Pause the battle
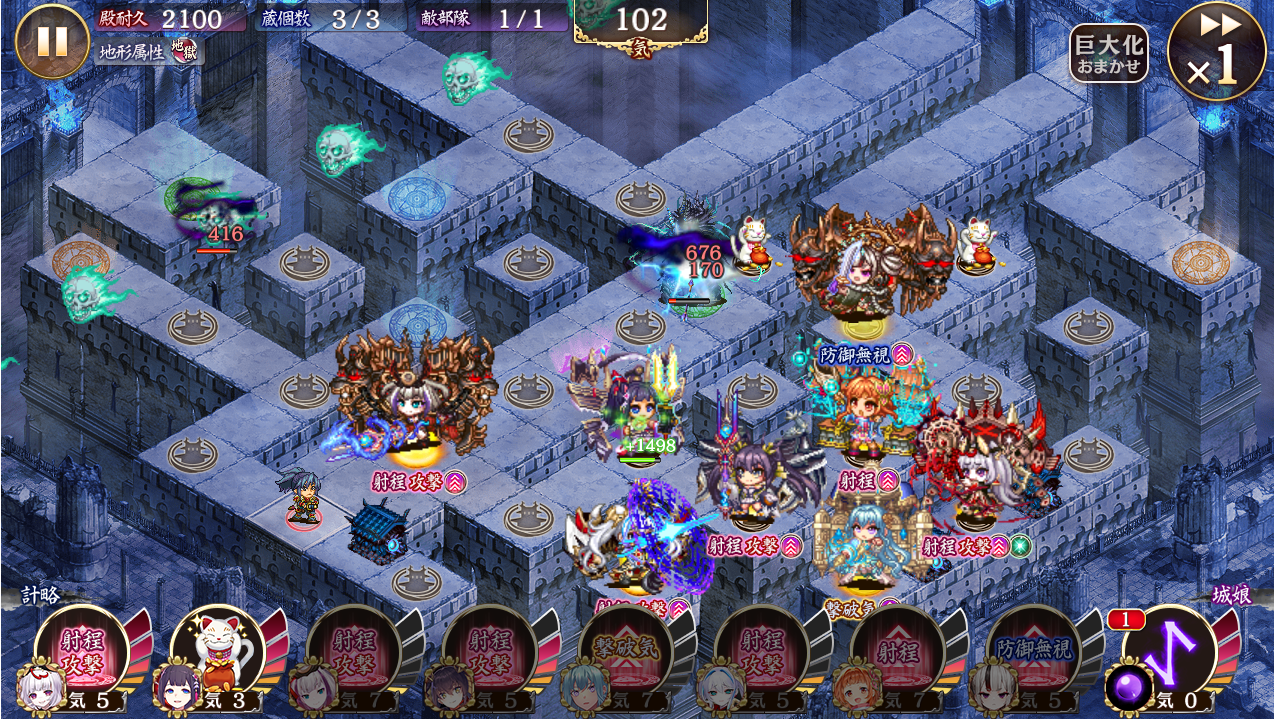The image size is (1274, 719). tap(52, 41)
